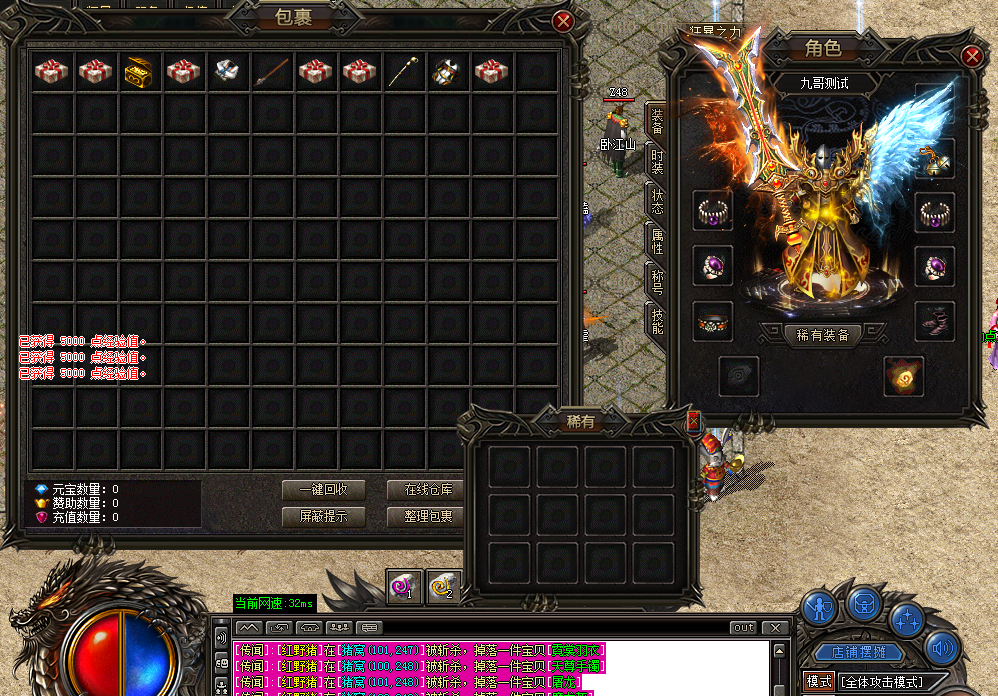Switch to the 称号 title tab
This screenshot has width=998, height=696.
pyautogui.click(x=657, y=281)
